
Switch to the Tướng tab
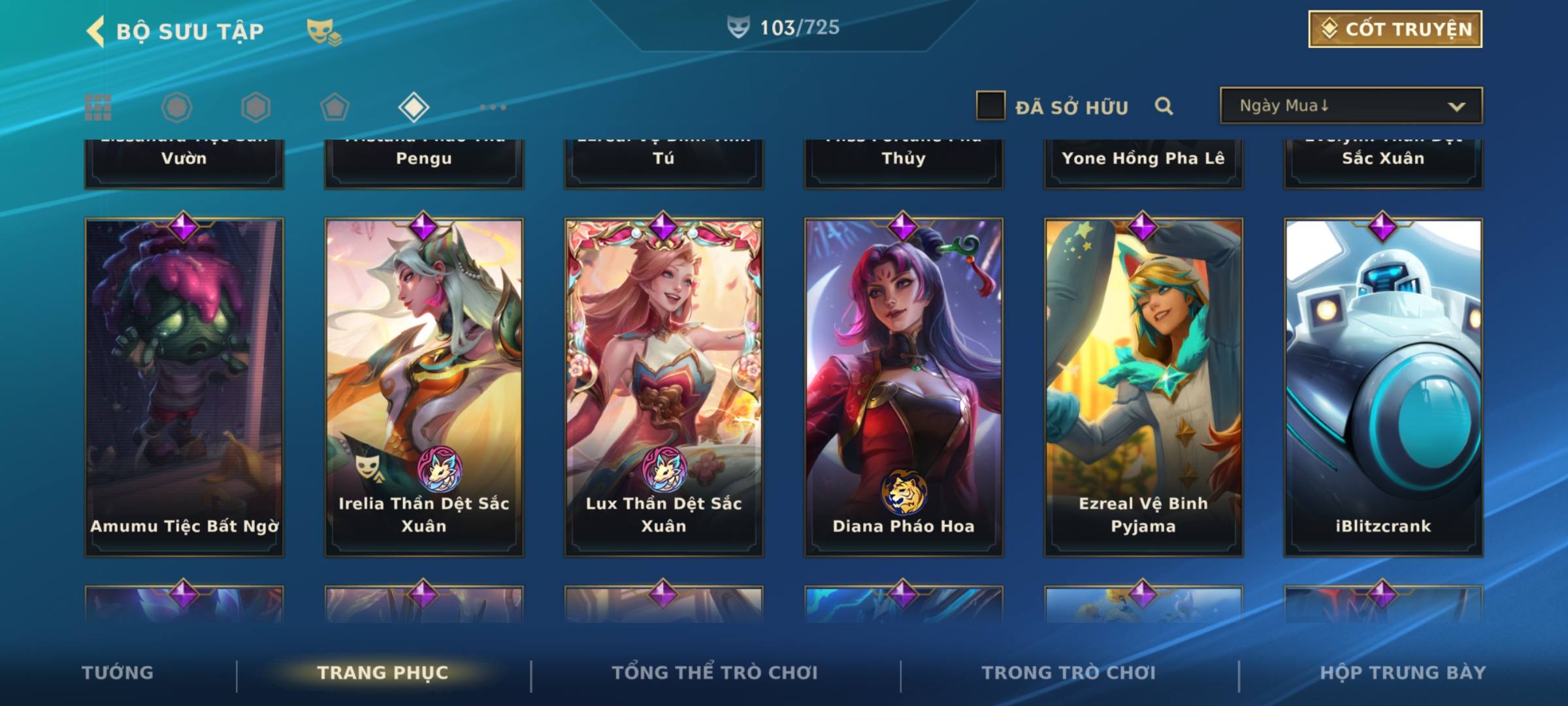(118, 673)
